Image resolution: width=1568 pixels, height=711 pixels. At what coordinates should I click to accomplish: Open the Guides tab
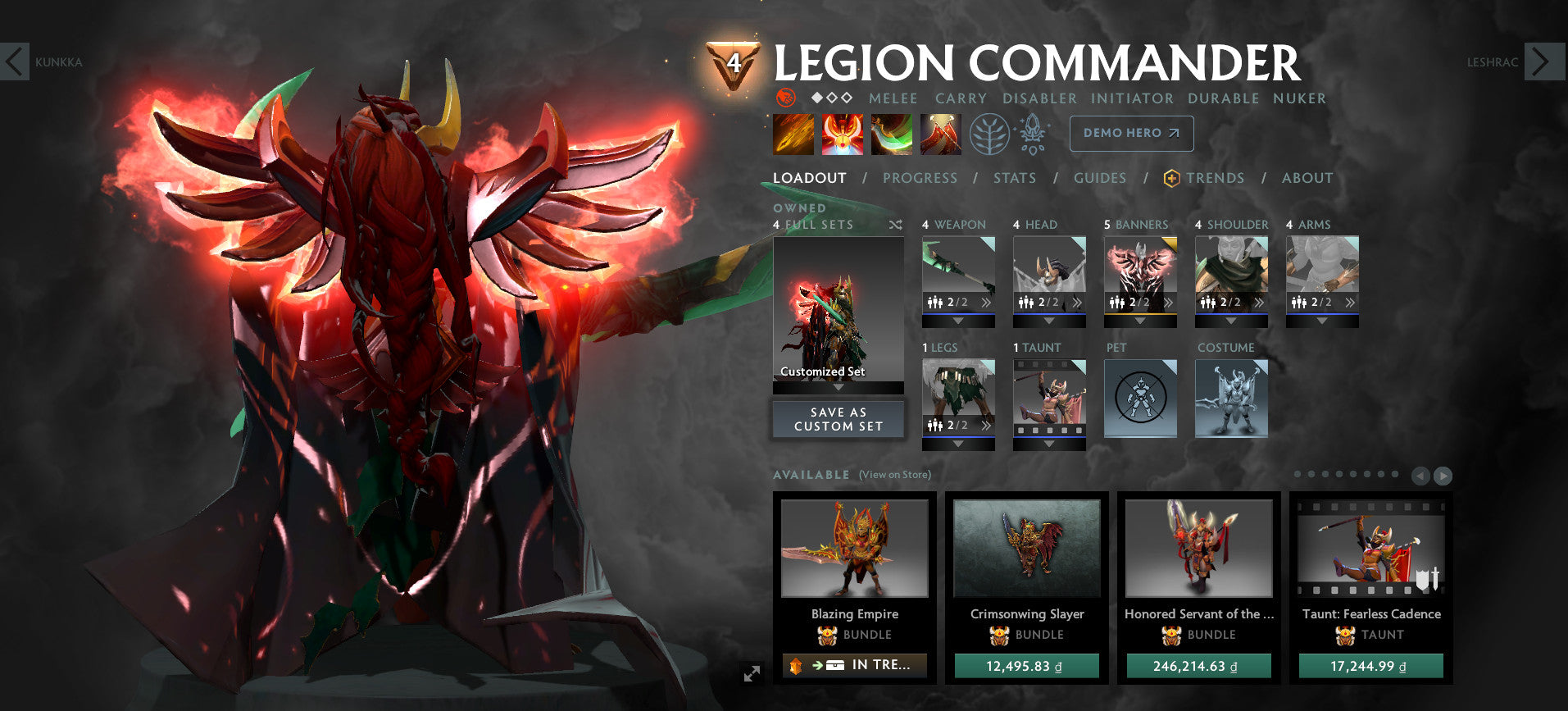pos(1099,178)
